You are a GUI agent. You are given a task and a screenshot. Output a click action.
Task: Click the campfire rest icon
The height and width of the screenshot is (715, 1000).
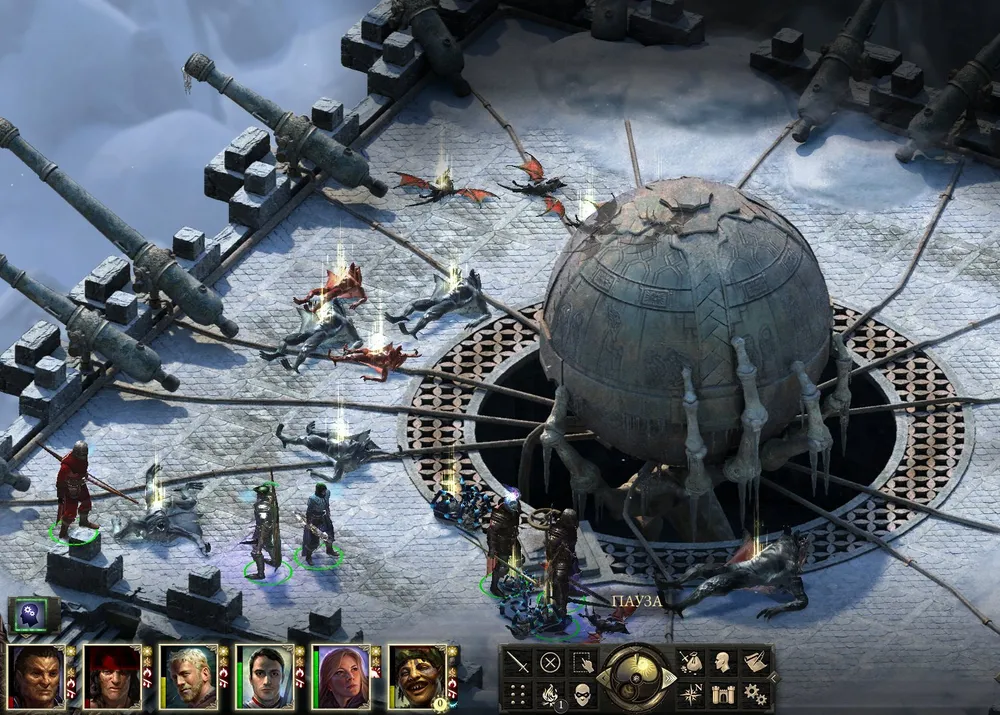pyautogui.click(x=549, y=692)
